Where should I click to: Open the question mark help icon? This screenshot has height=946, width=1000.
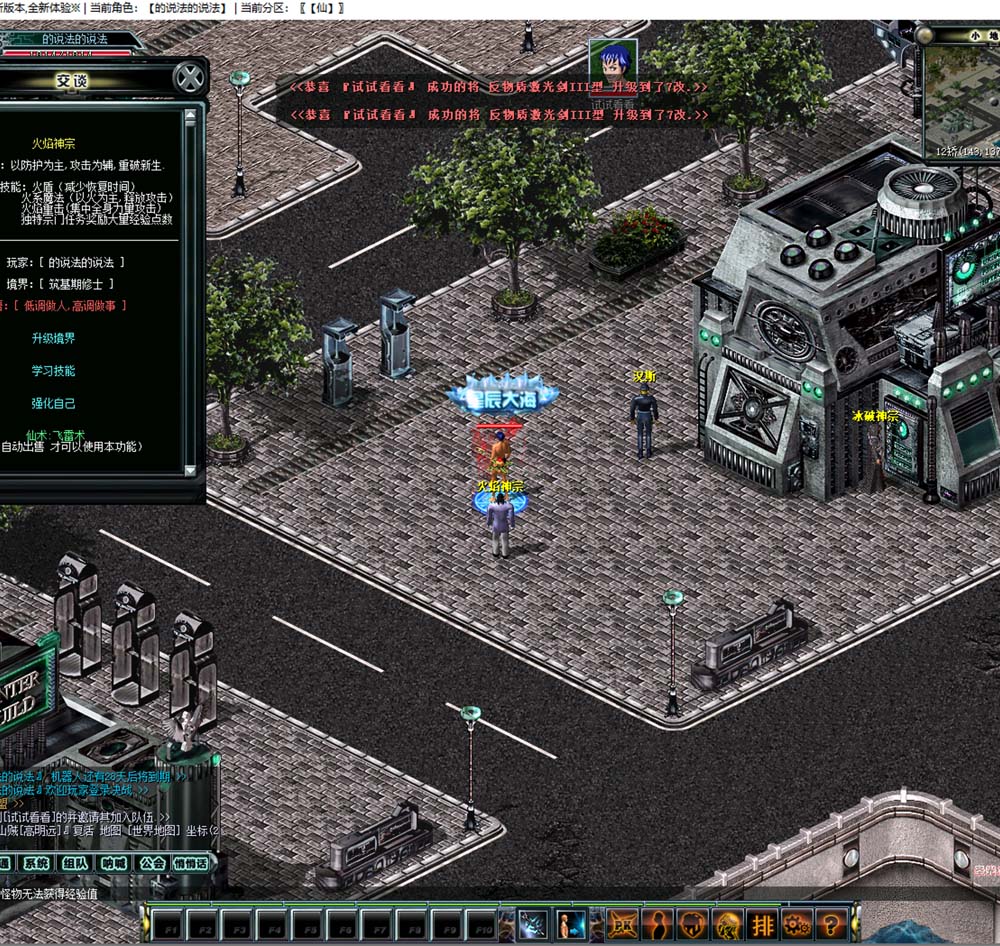(832, 924)
